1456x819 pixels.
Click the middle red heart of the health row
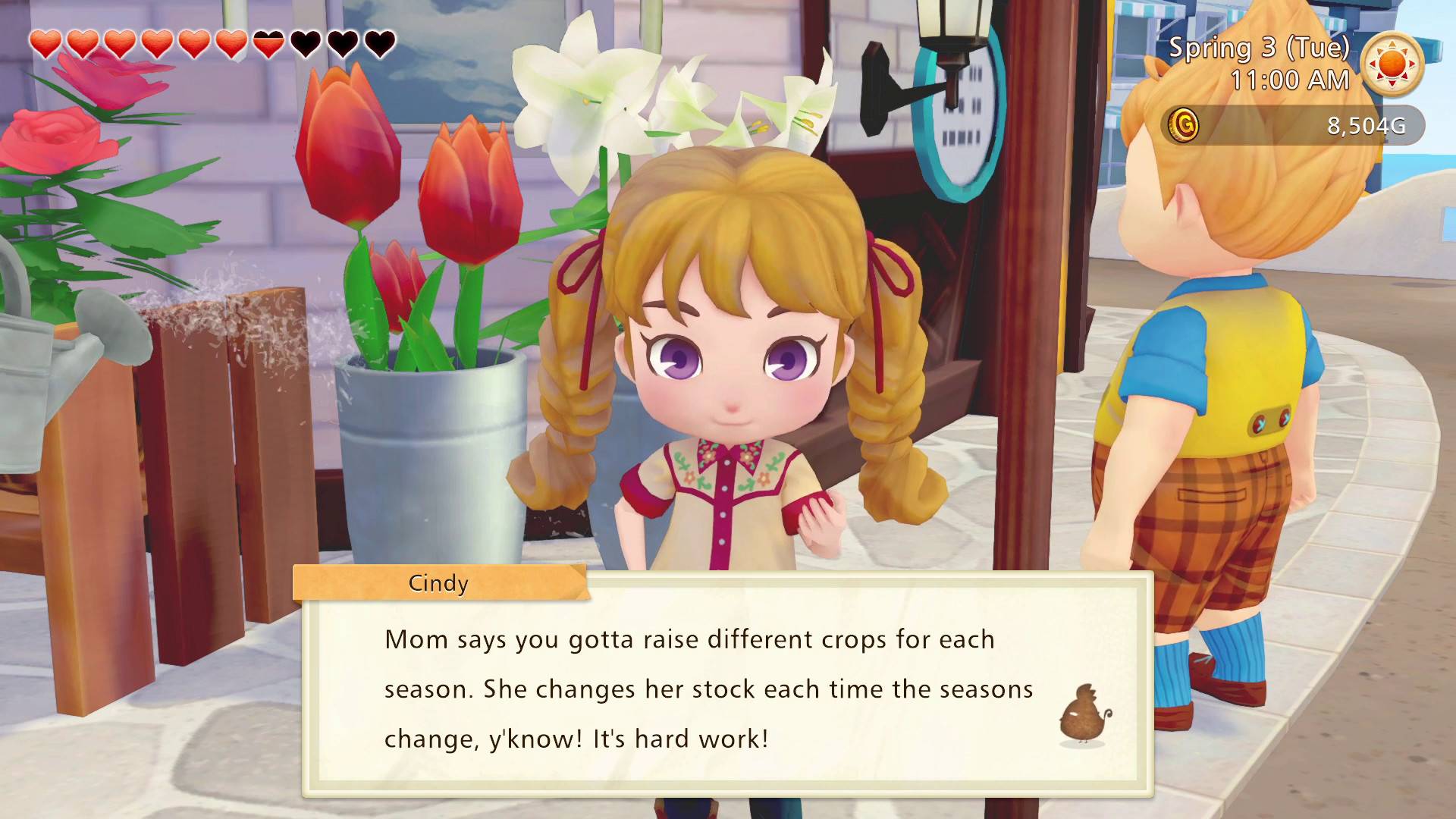[x=195, y=43]
